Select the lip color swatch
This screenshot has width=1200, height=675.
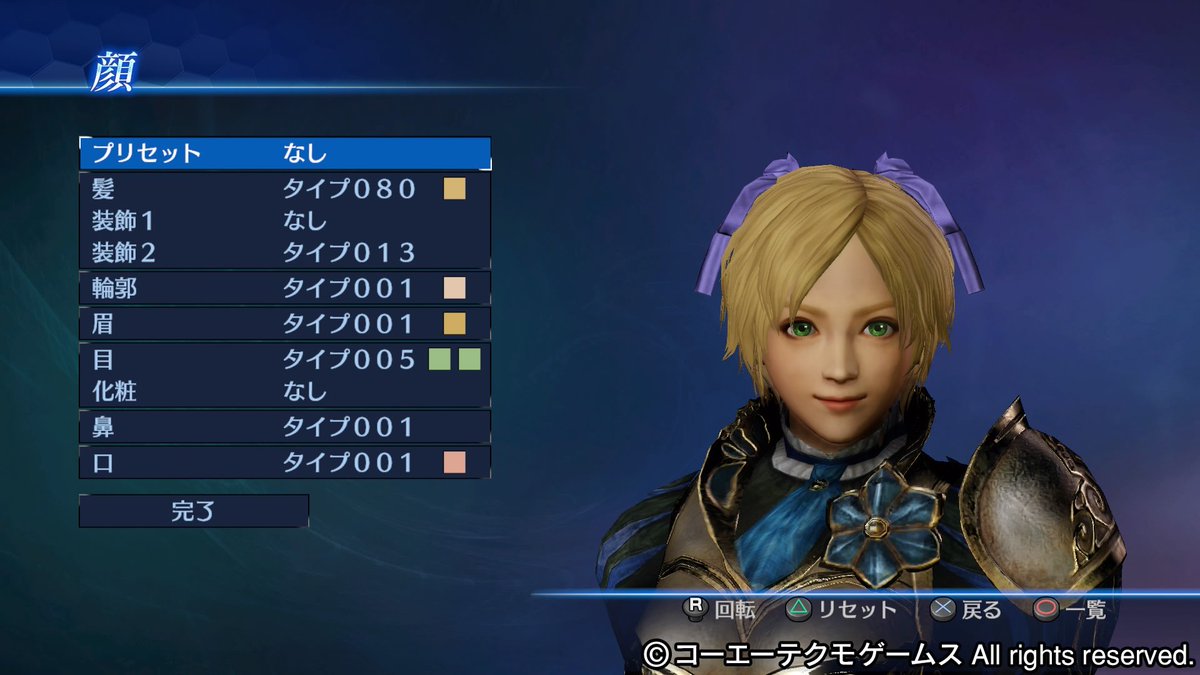click(455, 462)
